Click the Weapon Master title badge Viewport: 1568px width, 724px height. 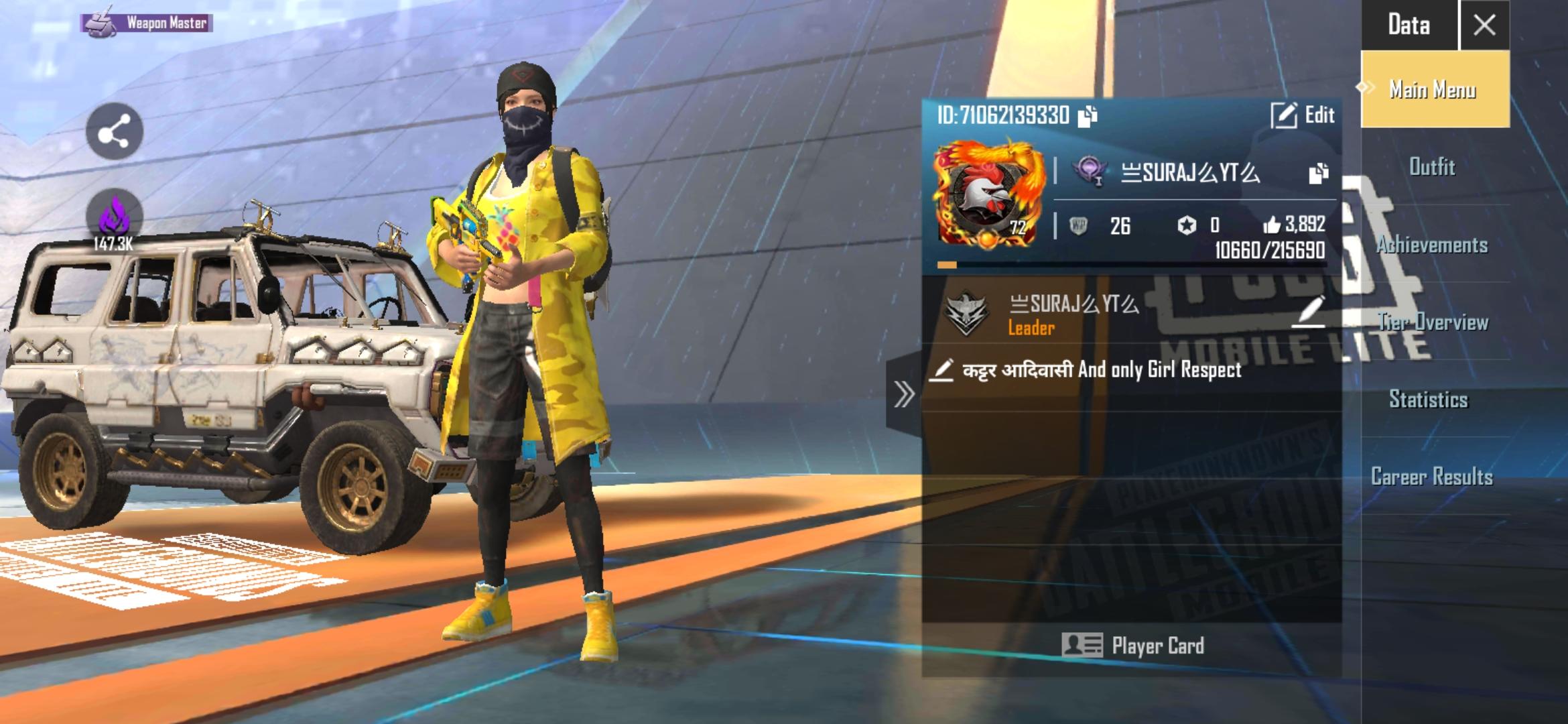tap(145, 25)
